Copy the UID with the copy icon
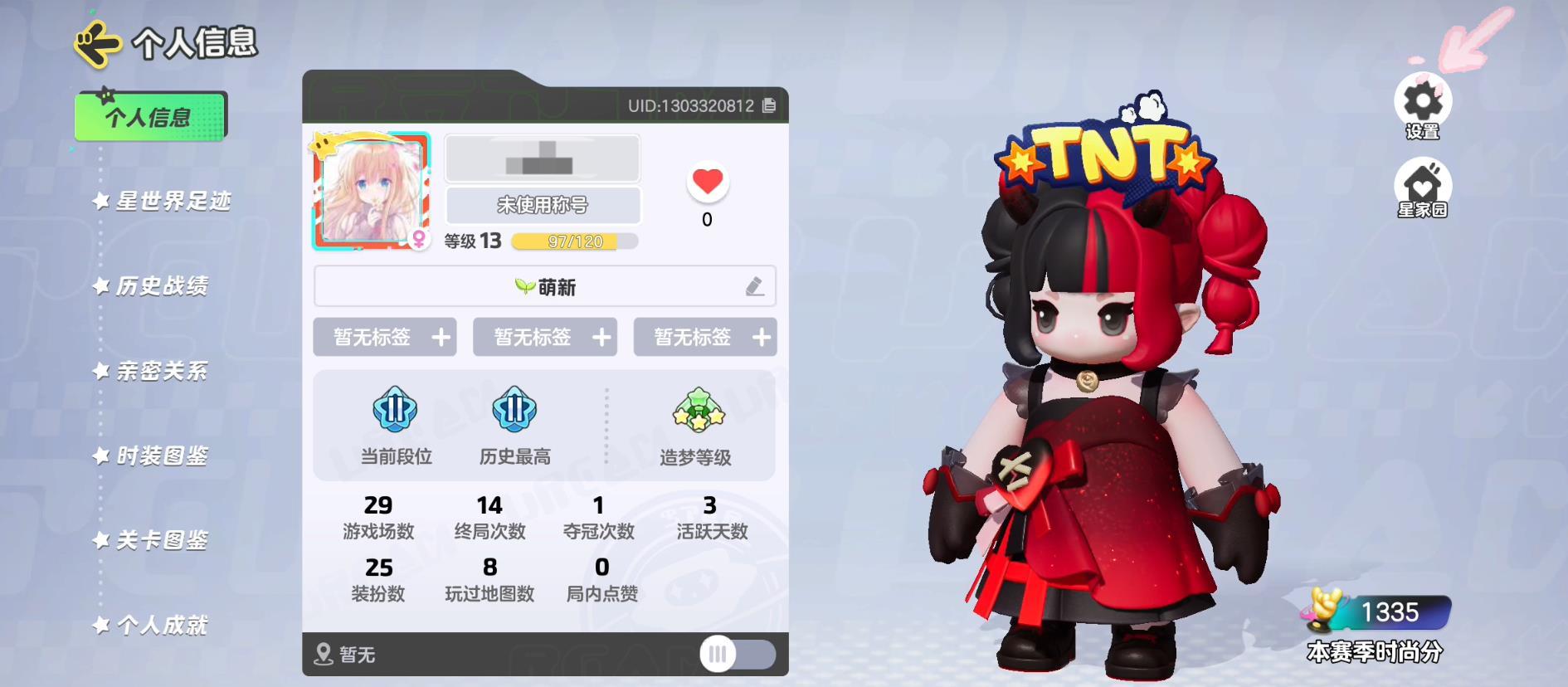The height and width of the screenshot is (687, 1568). [x=769, y=105]
